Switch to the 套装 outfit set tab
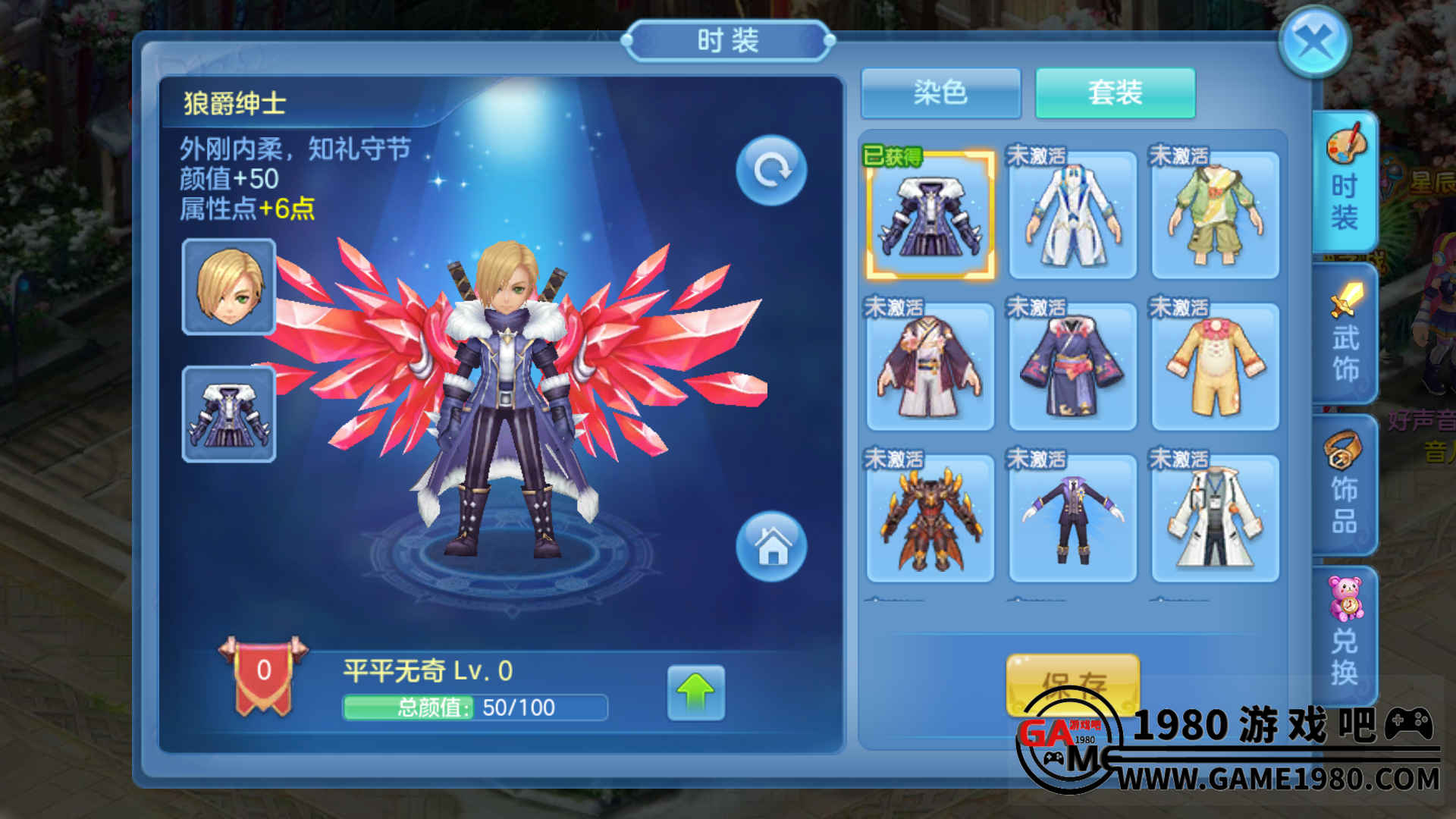The height and width of the screenshot is (819, 1456). 1115,93
